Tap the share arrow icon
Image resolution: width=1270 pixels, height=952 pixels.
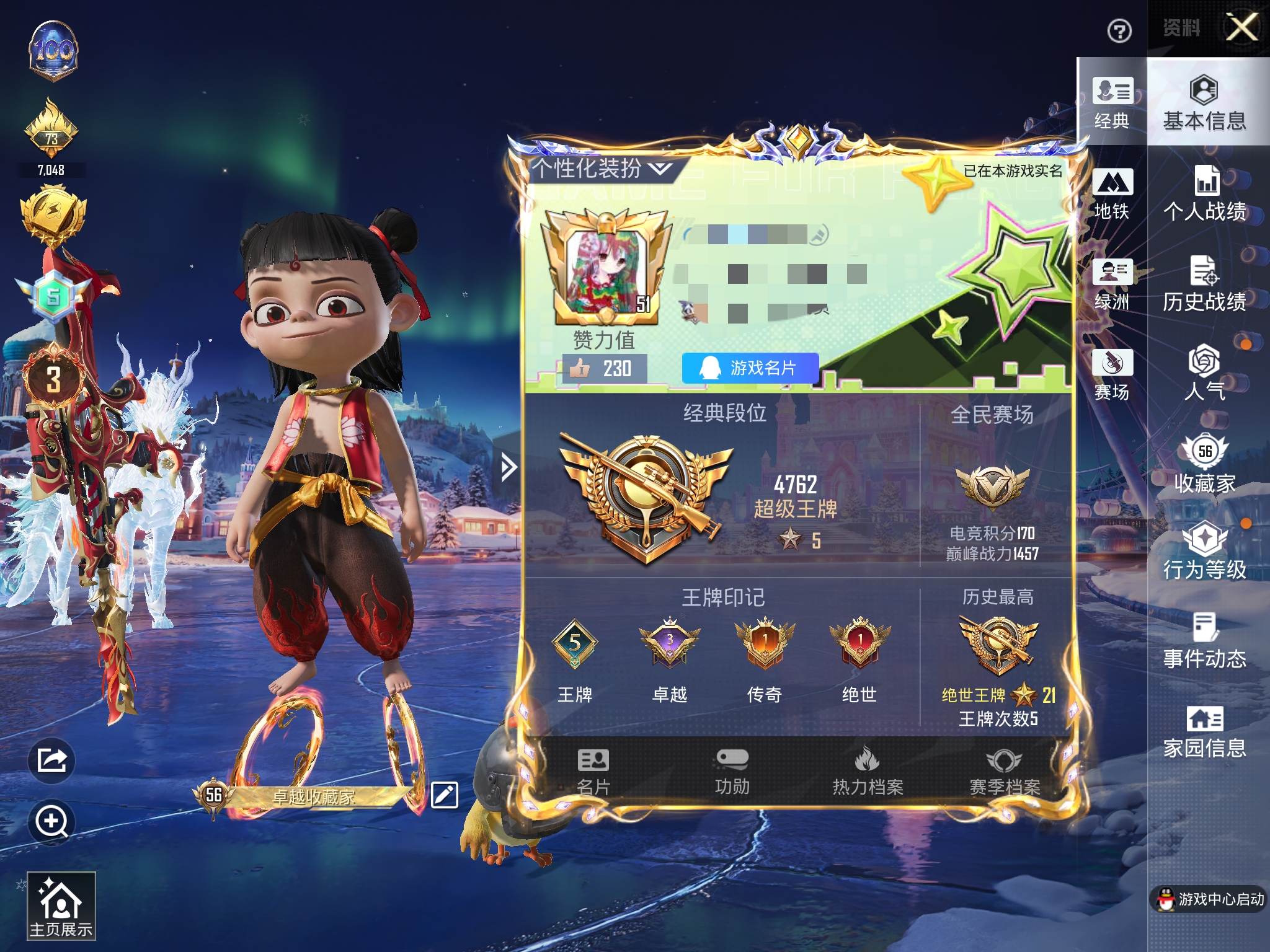[51, 760]
